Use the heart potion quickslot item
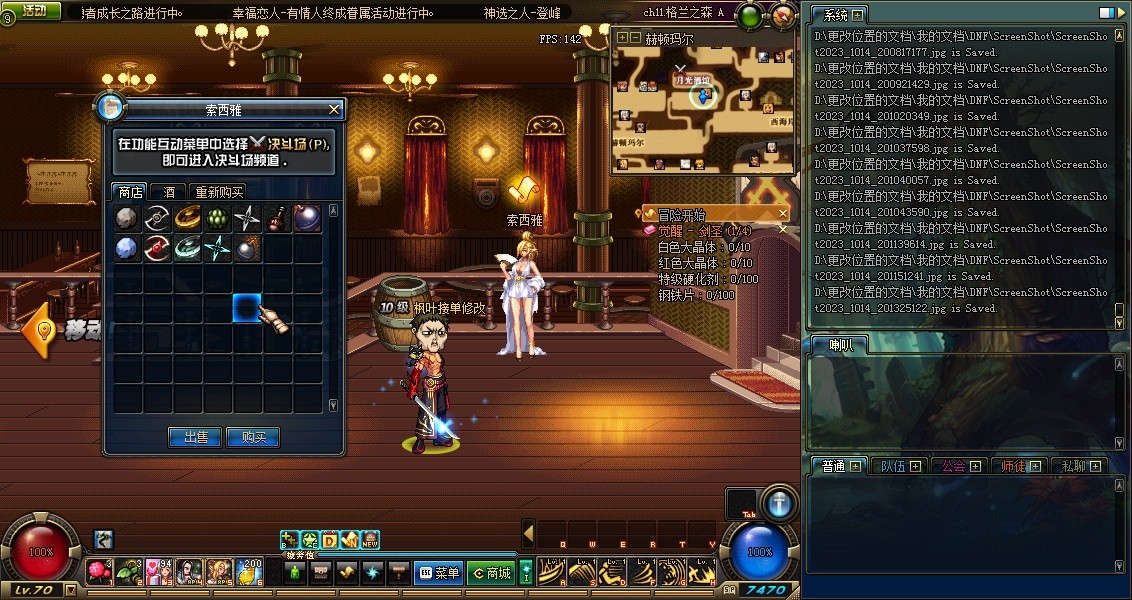Viewport: 1132px width, 600px height. [x=159, y=572]
